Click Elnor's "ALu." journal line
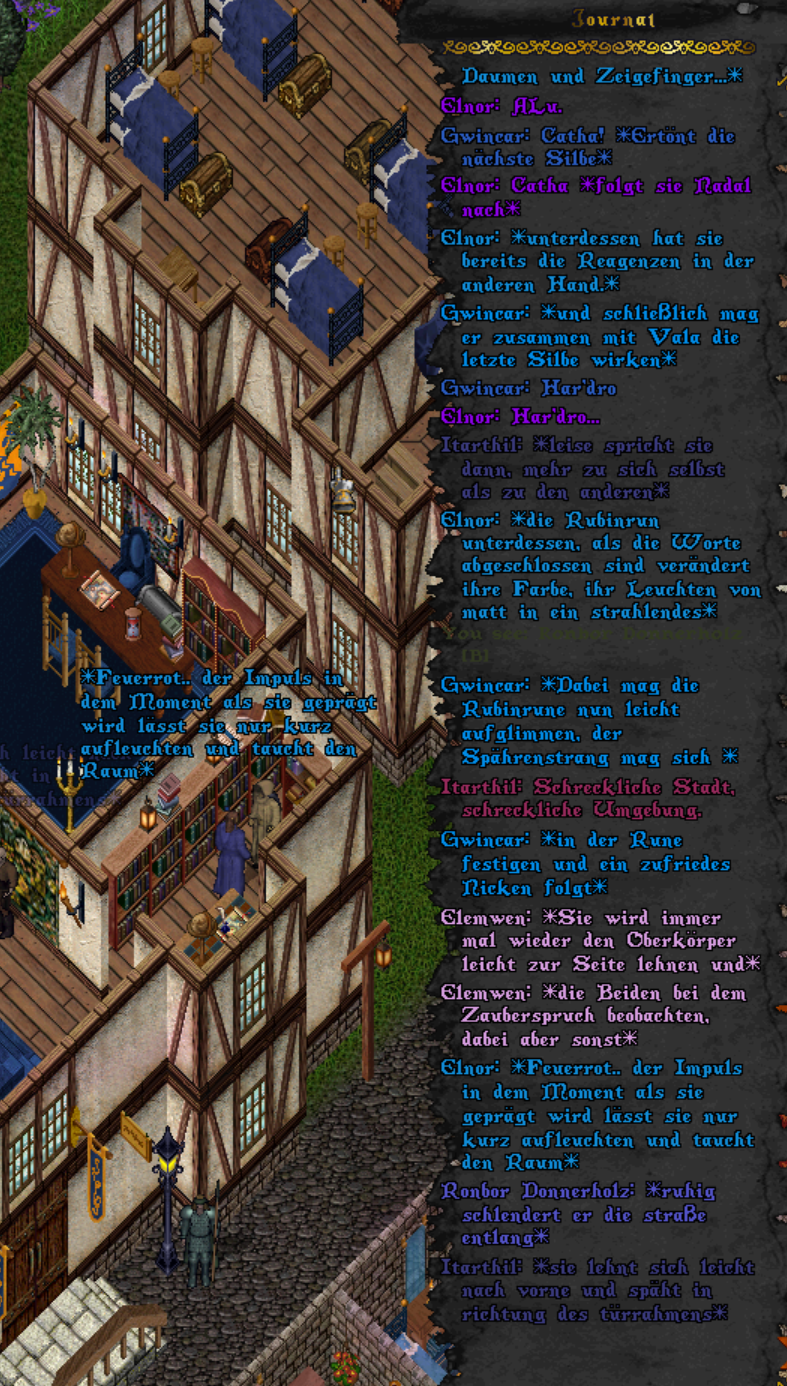787x1386 pixels. [502, 106]
